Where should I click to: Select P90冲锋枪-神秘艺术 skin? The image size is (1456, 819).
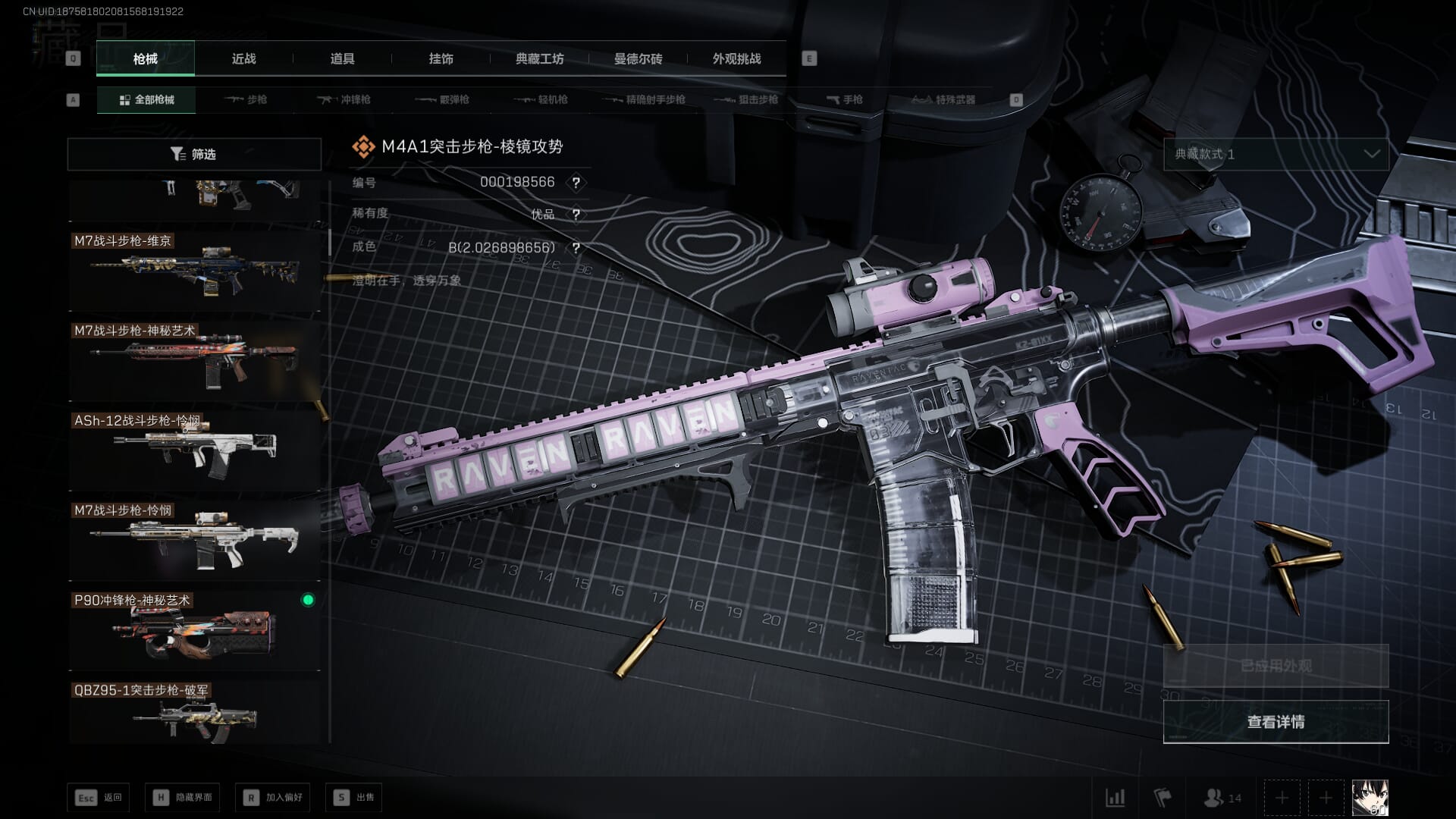(x=194, y=631)
